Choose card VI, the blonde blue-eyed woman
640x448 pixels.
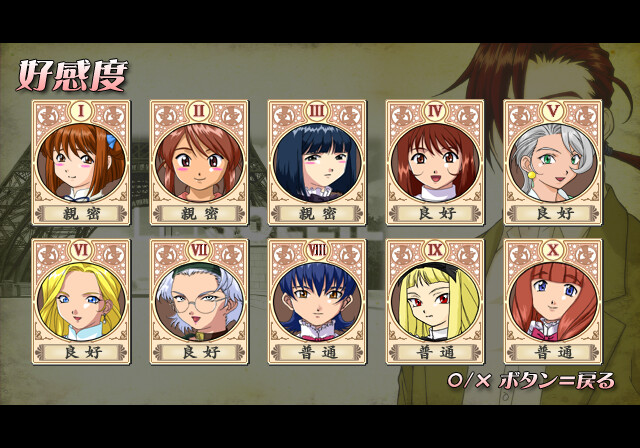80,300
